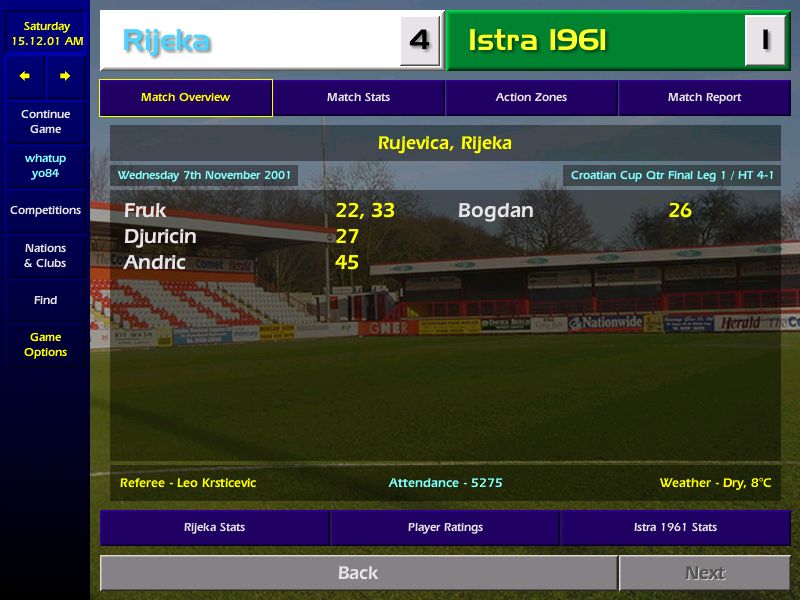This screenshot has height=600, width=800.
Task: Click goalscorer Fruk's name
Action: click(145, 211)
